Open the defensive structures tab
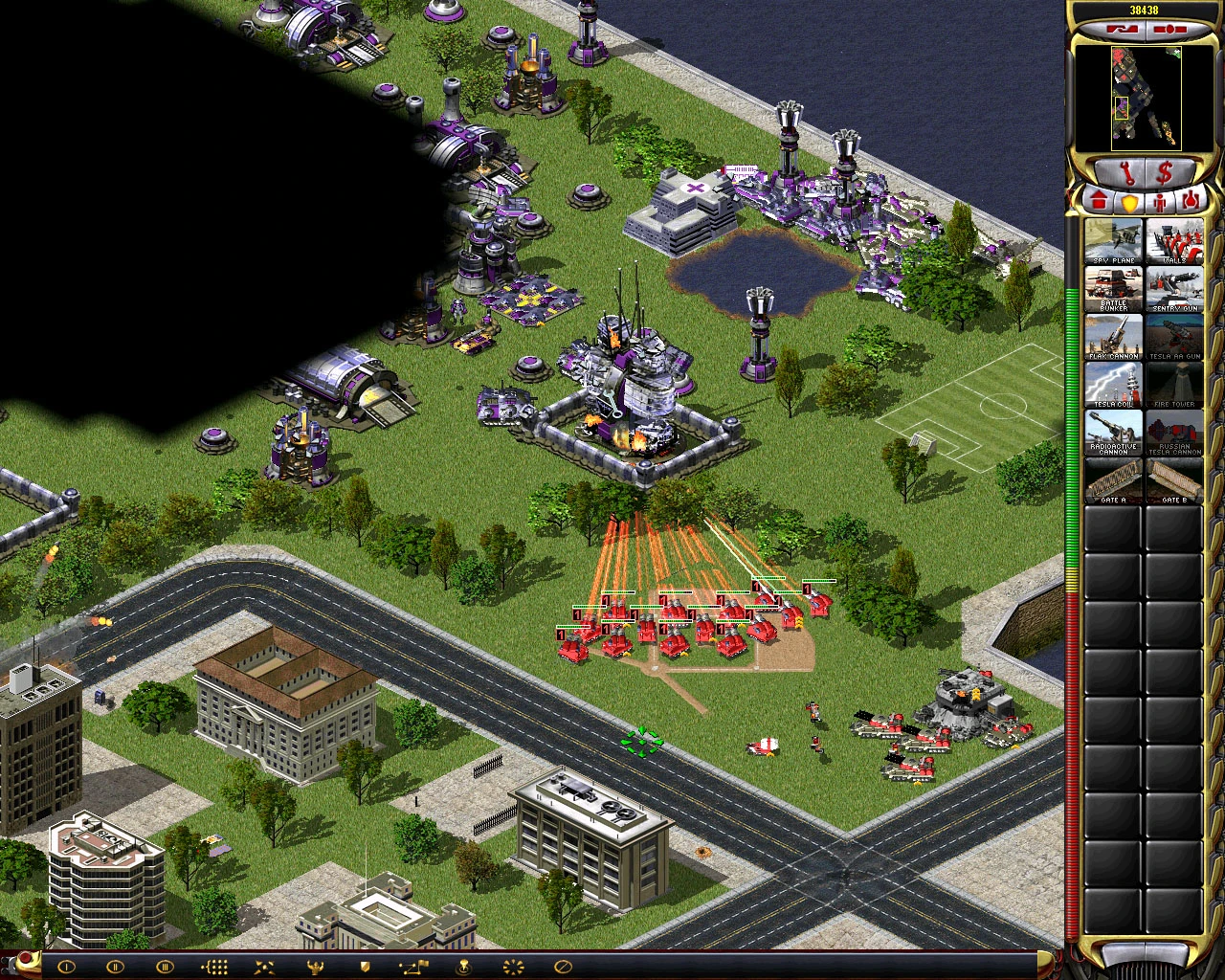1225x980 pixels. 1130,201
